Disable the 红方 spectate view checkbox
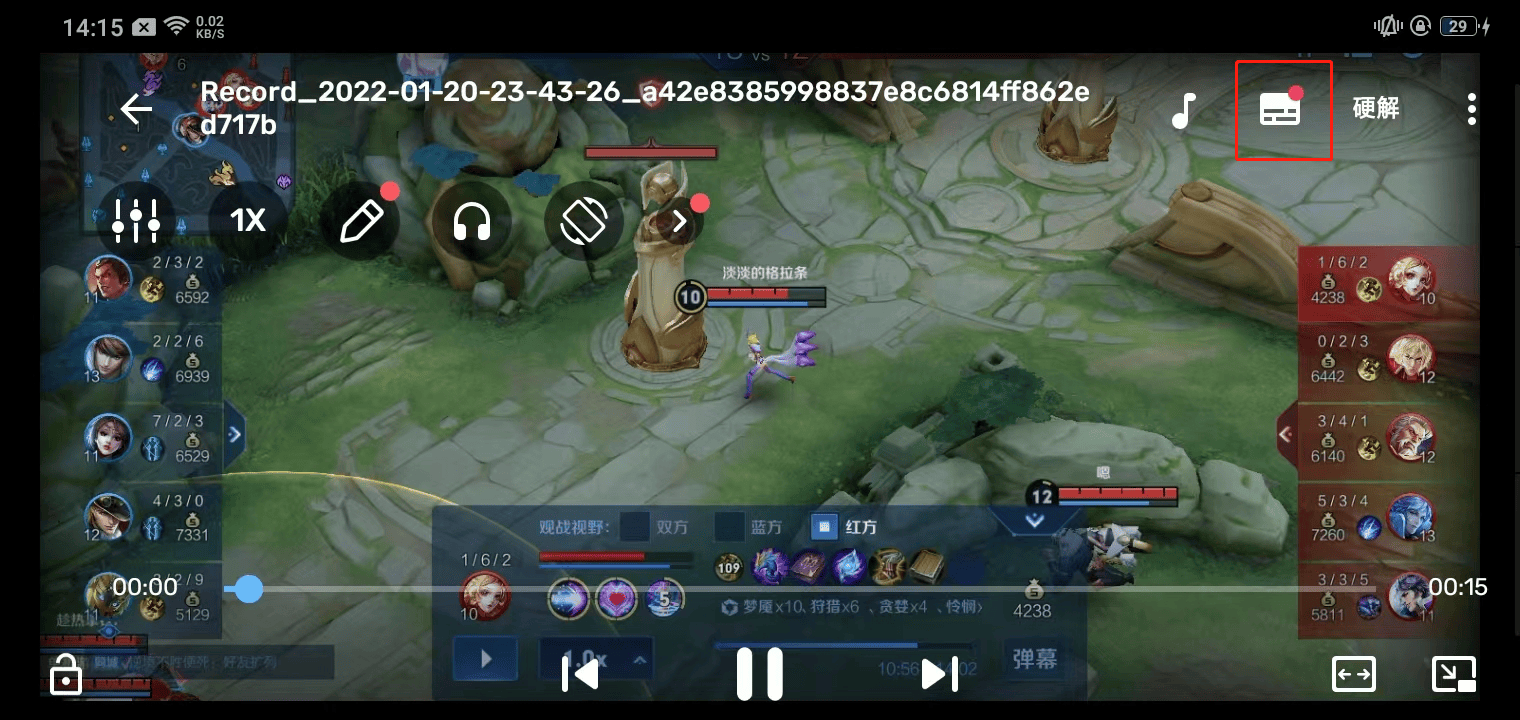Viewport: 1520px width, 720px height. coord(823,525)
